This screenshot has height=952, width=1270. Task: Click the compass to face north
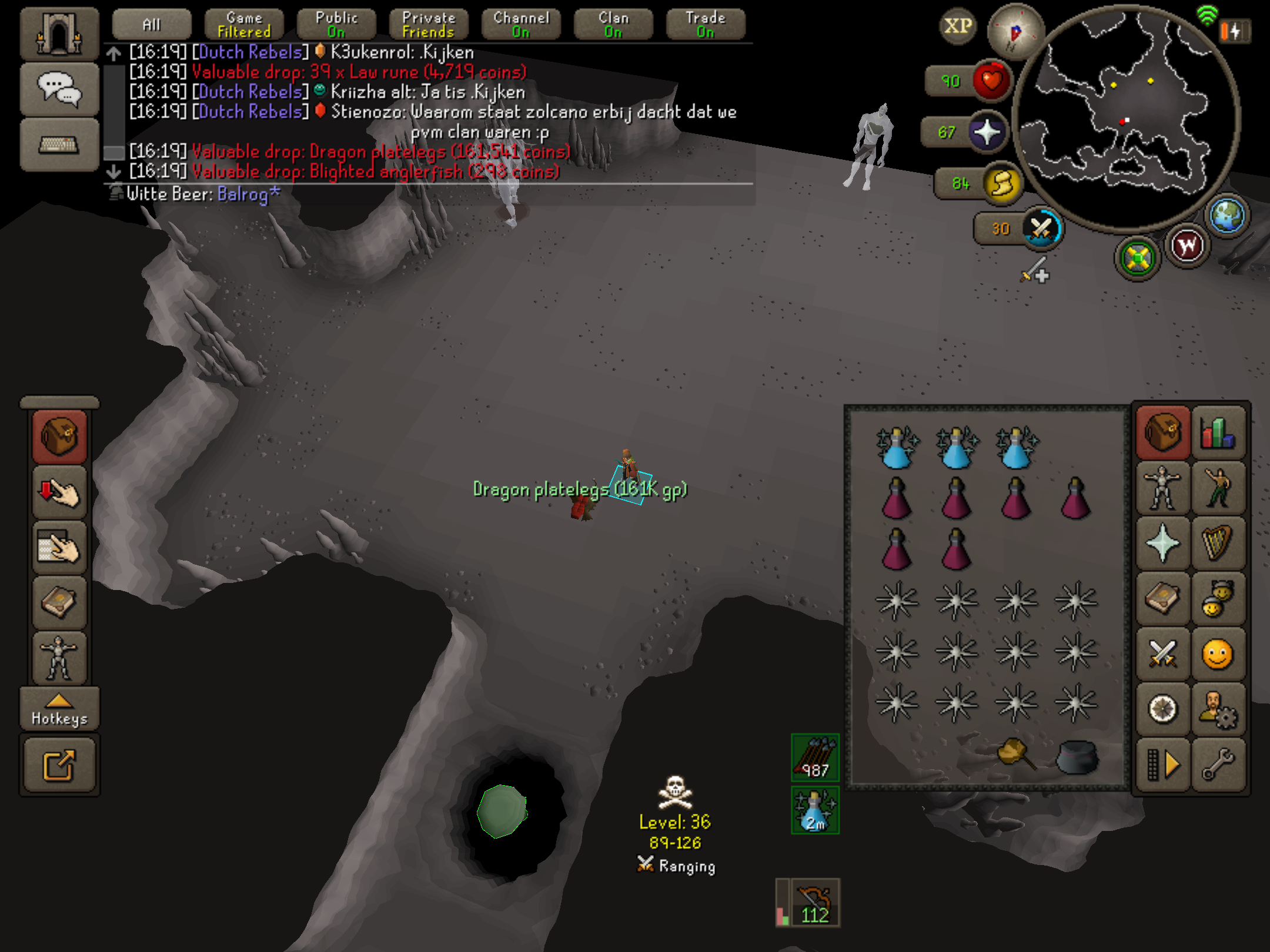point(1015,32)
